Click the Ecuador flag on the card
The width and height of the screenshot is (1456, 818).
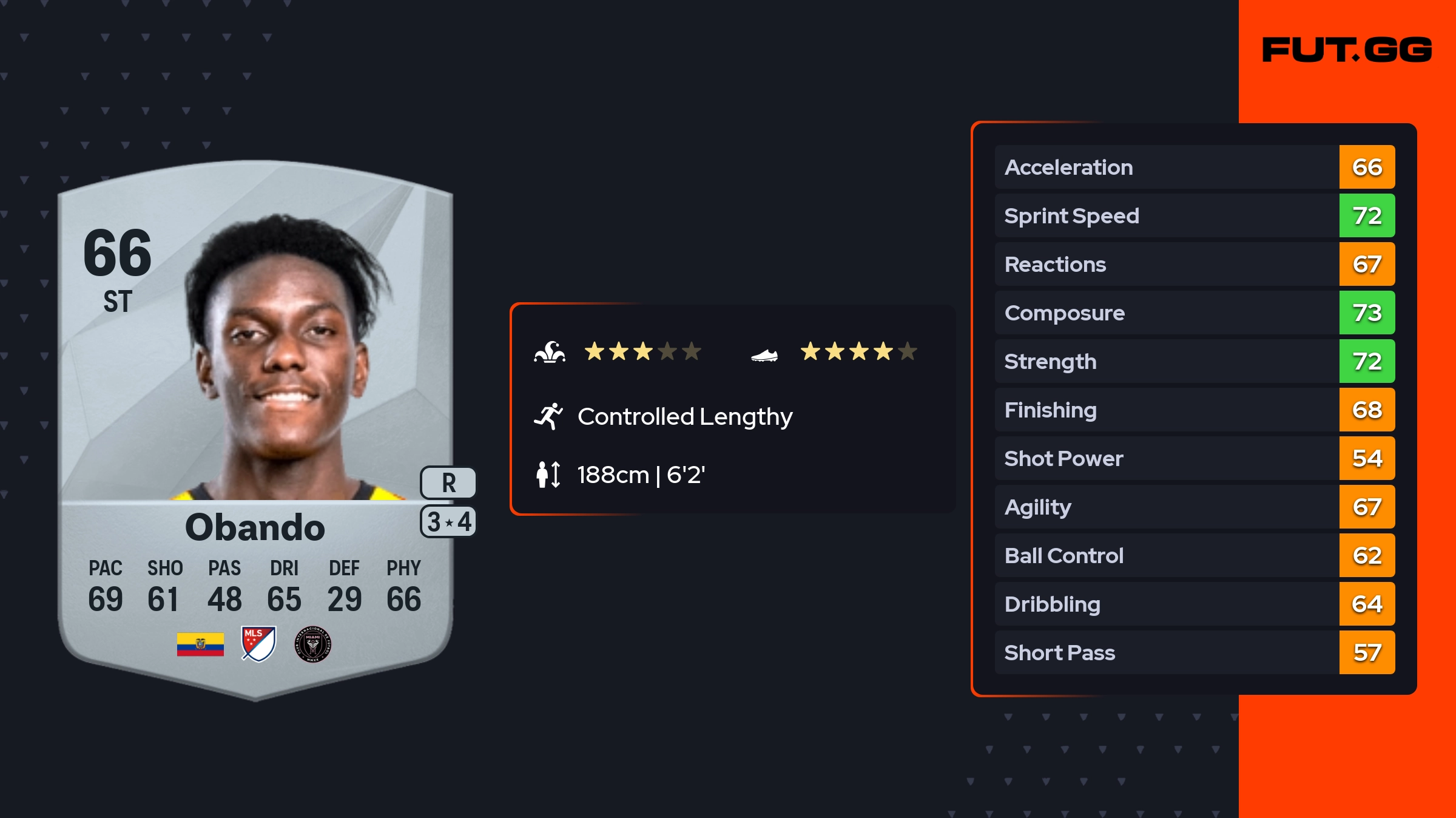point(200,644)
